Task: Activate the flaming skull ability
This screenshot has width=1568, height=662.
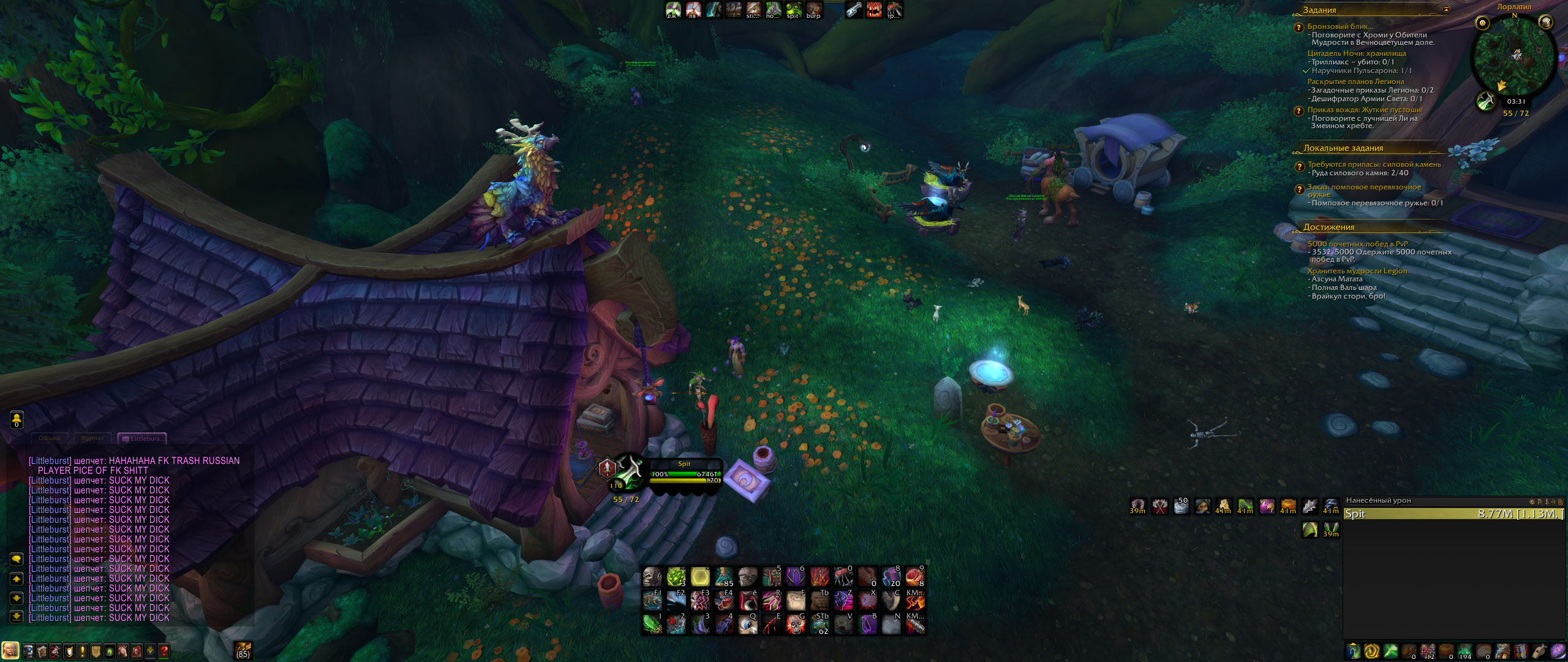Action: point(795,624)
